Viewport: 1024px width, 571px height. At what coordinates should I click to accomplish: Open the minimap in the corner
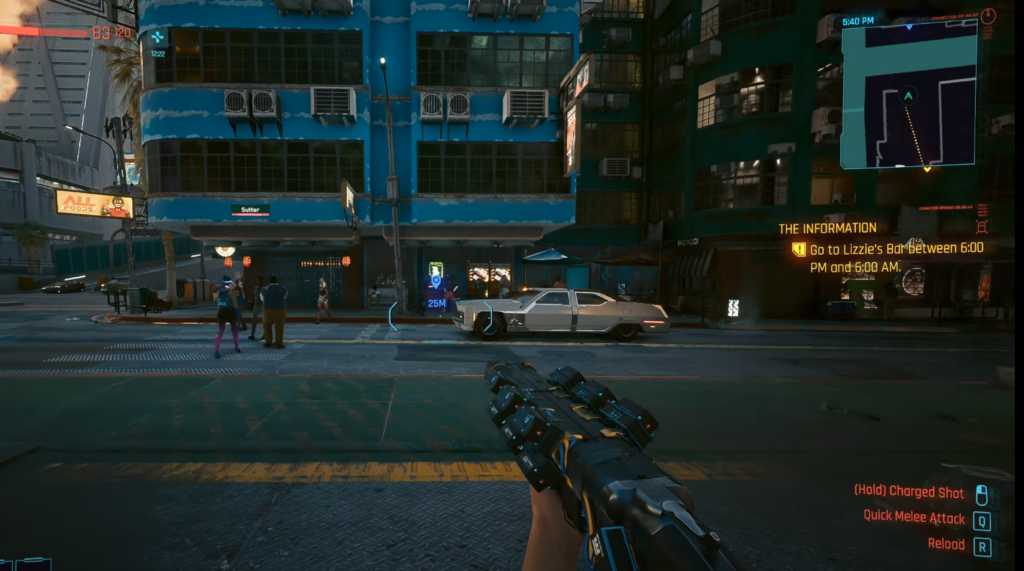(908, 95)
